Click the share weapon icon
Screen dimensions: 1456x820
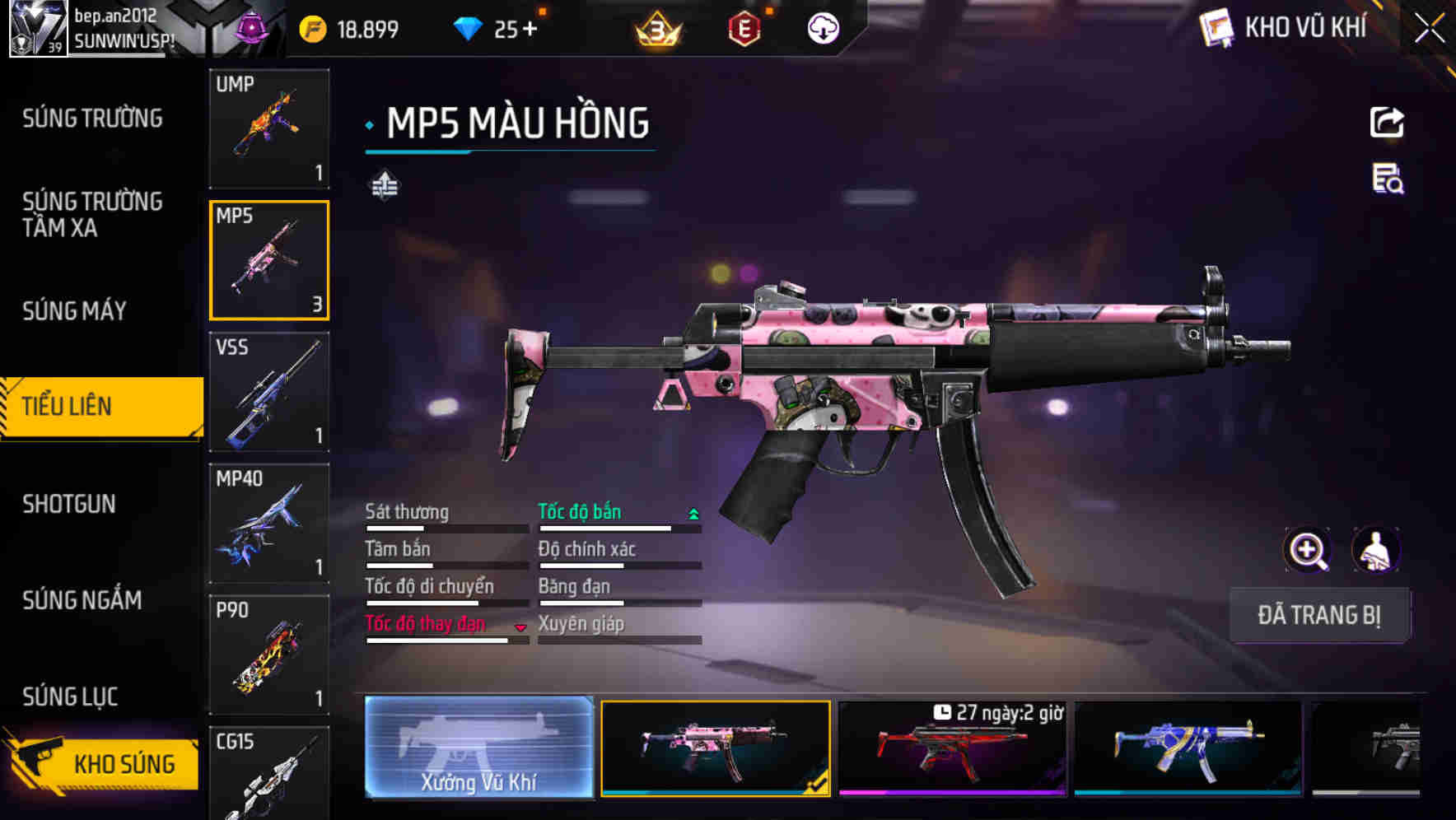(x=1386, y=122)
